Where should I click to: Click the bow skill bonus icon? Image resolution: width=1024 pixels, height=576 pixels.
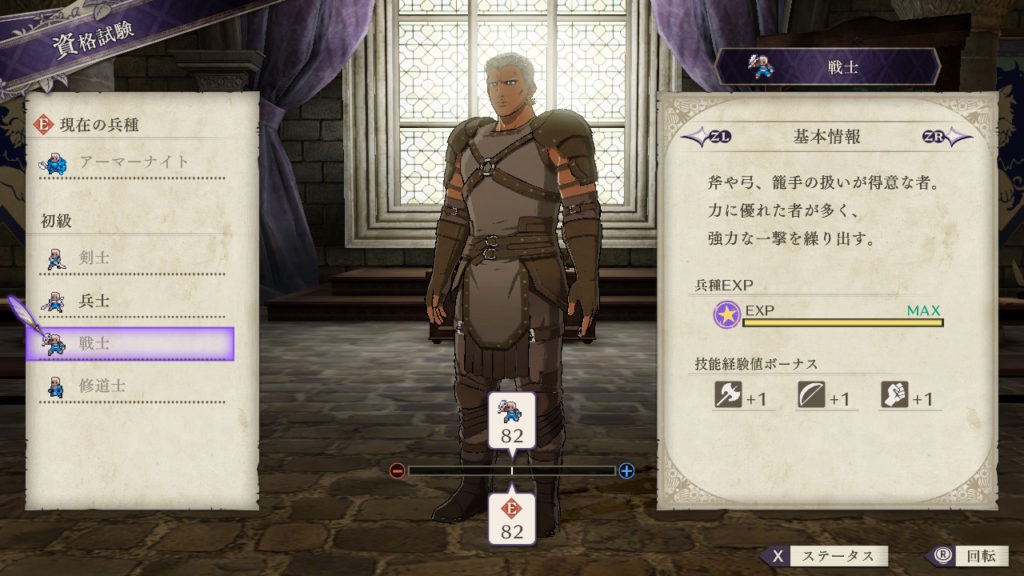(811, 395)
